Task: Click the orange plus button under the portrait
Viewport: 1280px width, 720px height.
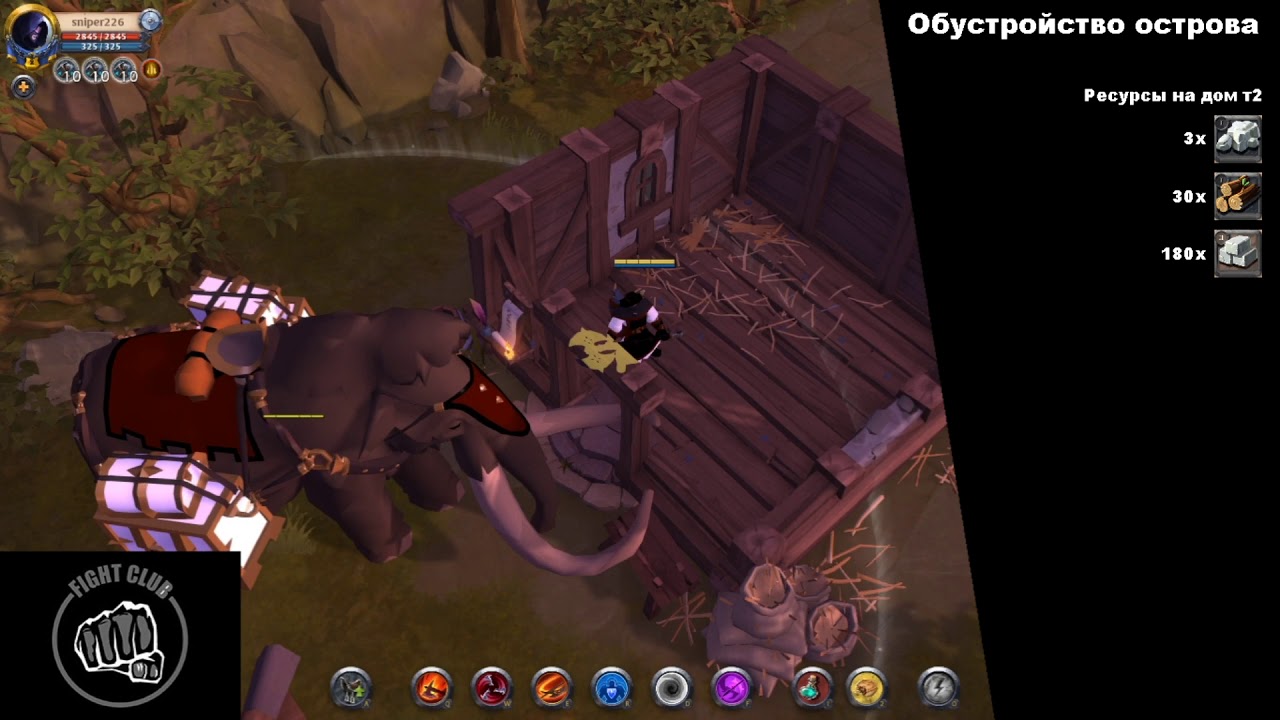Action: [x=23, y=86]
